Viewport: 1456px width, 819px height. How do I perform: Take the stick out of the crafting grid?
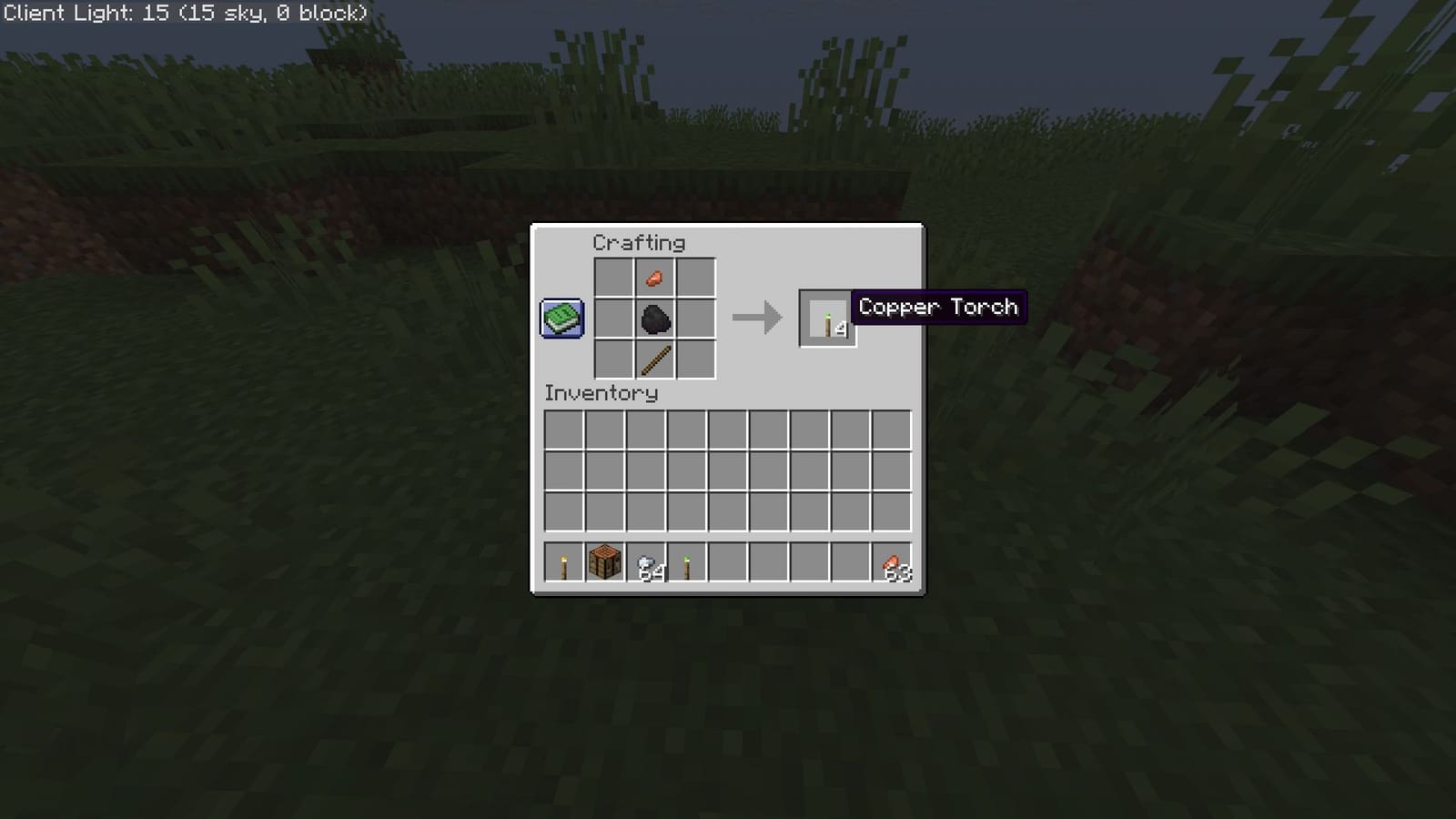pos(655,361)
